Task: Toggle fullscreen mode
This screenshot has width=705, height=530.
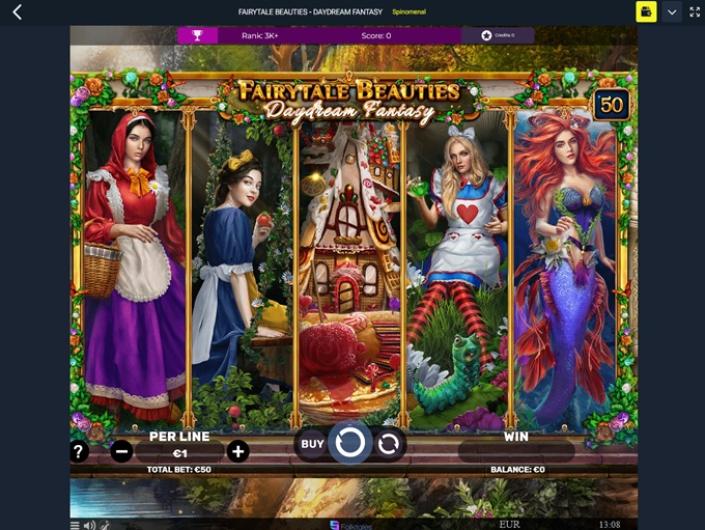Action: coord(695,12)
